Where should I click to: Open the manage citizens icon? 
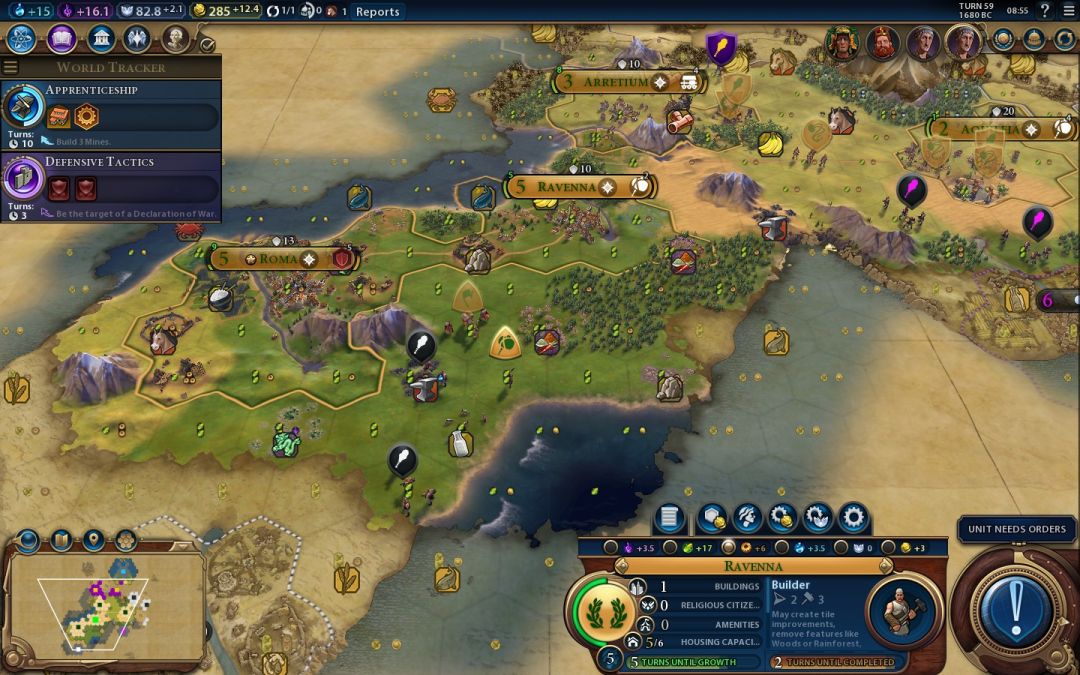(x=746, y=518)
